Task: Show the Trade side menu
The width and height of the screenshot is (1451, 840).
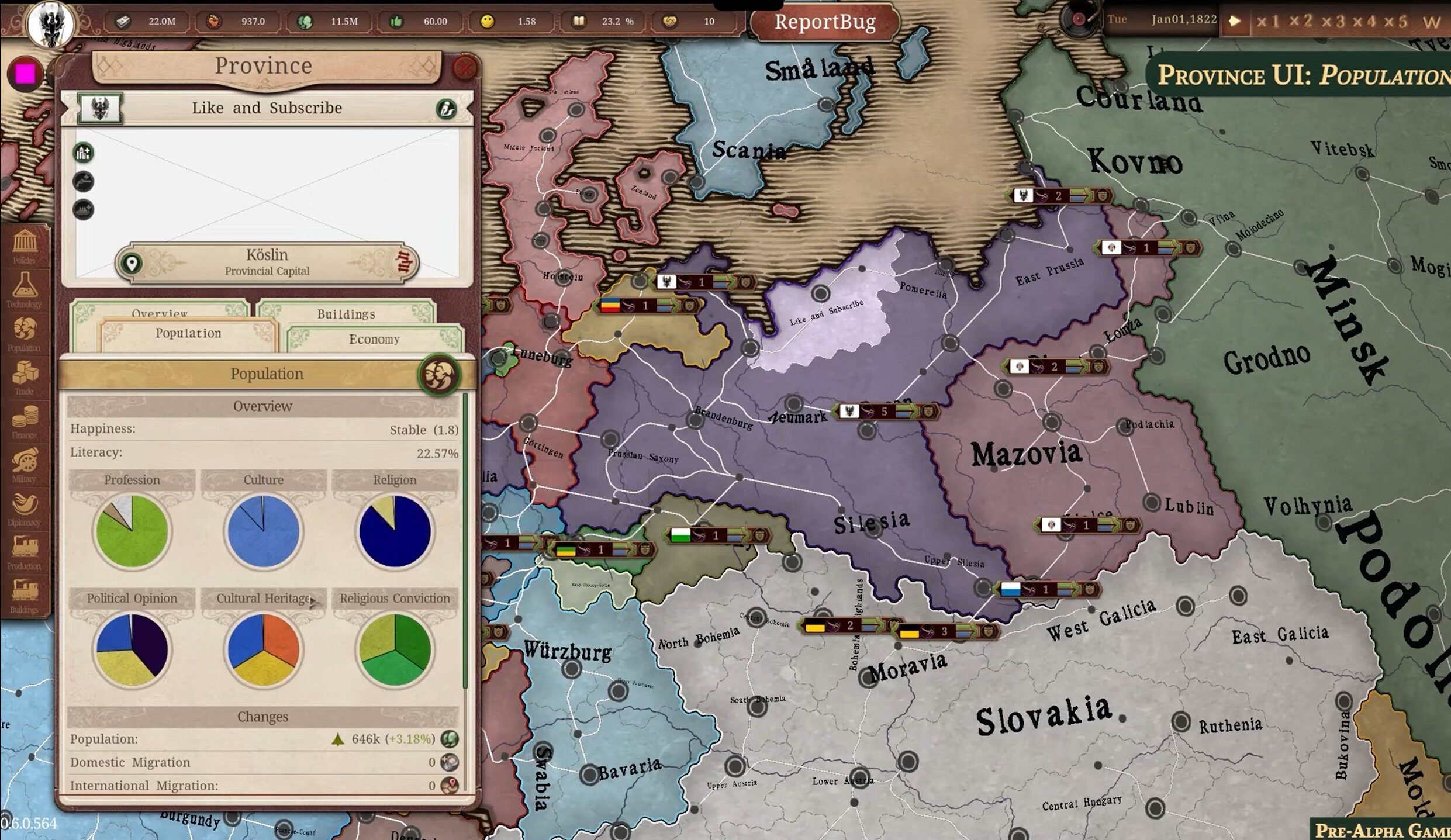Action: click(x=25, y=377)
